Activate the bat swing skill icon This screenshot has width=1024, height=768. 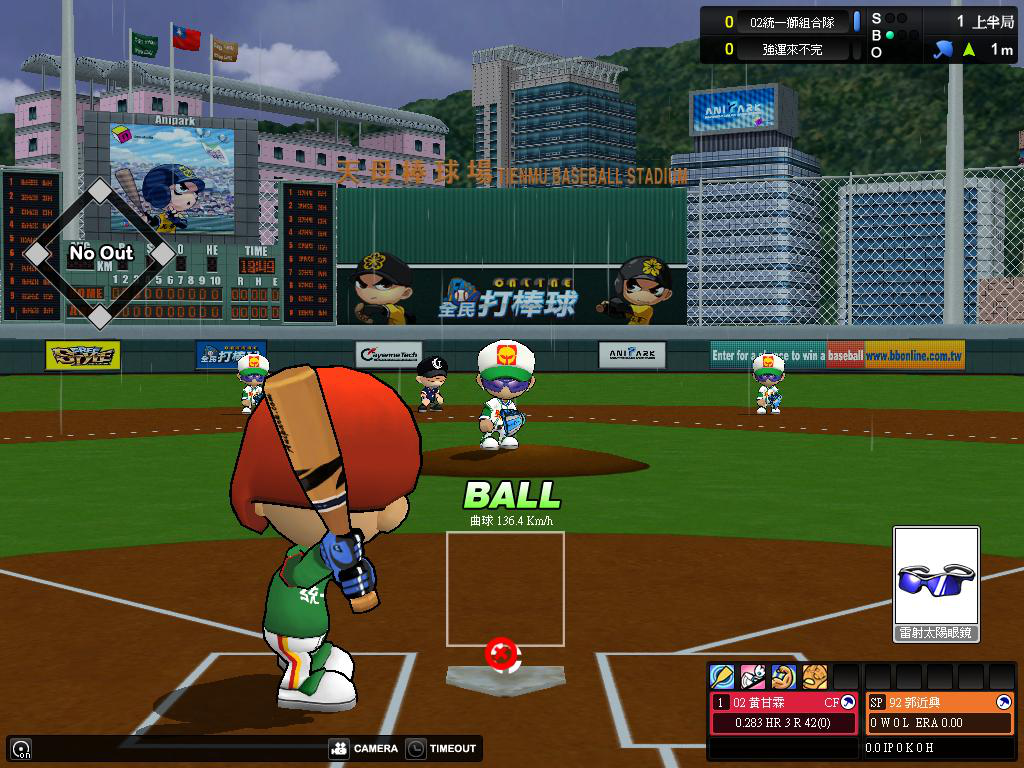point(722,677)
